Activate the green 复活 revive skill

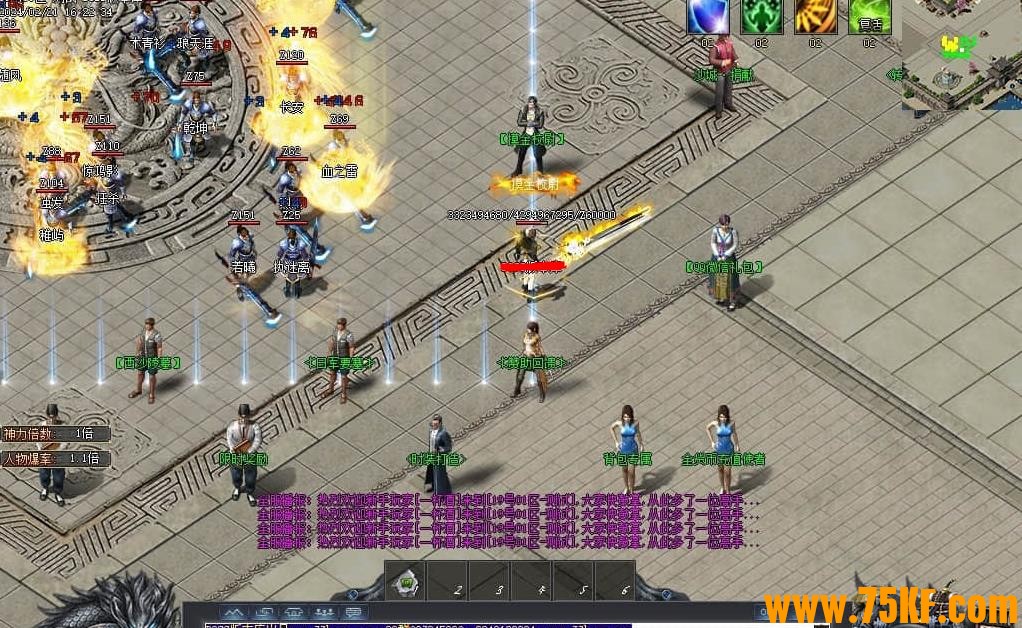coord(869,17)
